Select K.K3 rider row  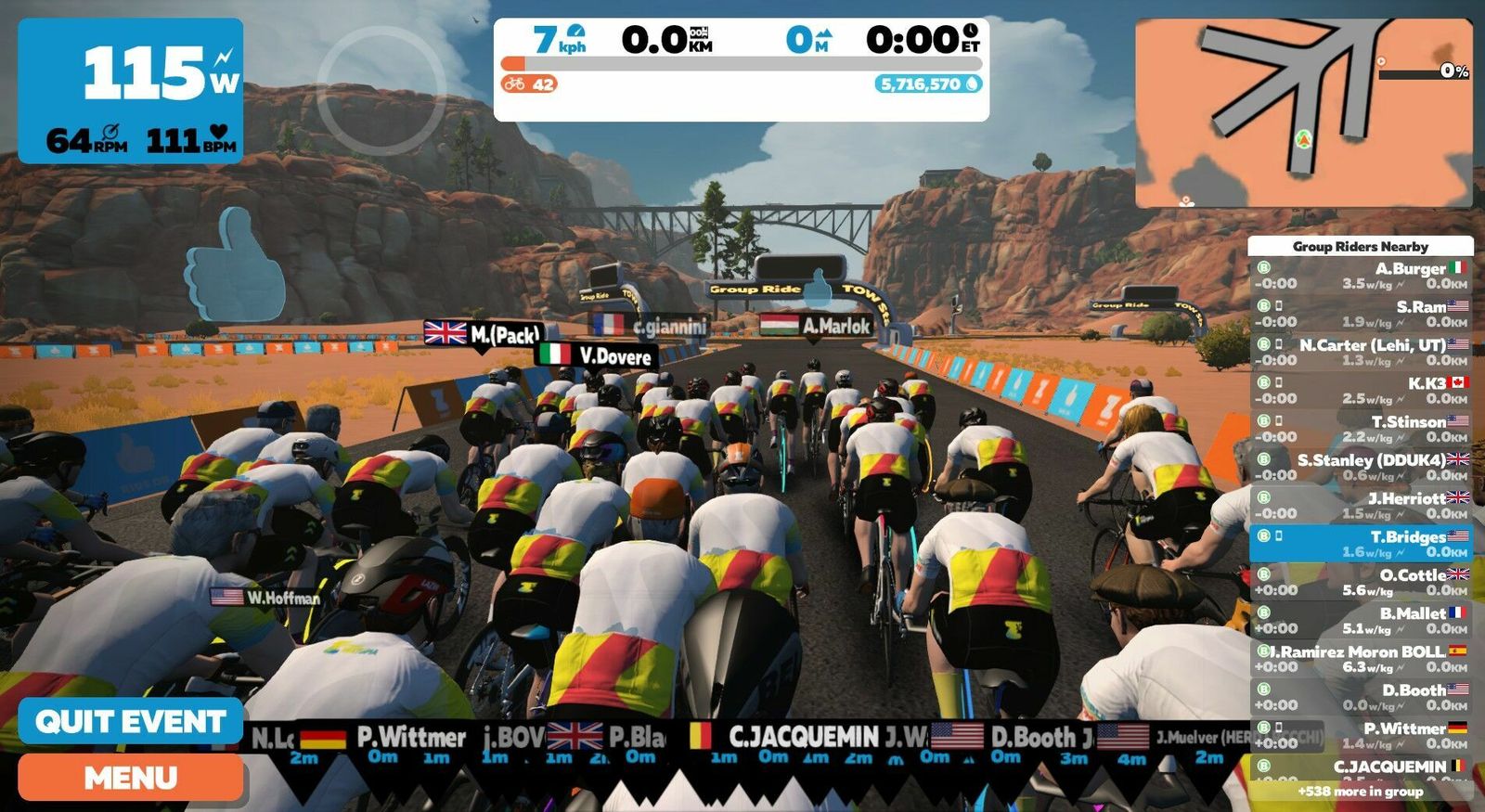coord(1361,390)
